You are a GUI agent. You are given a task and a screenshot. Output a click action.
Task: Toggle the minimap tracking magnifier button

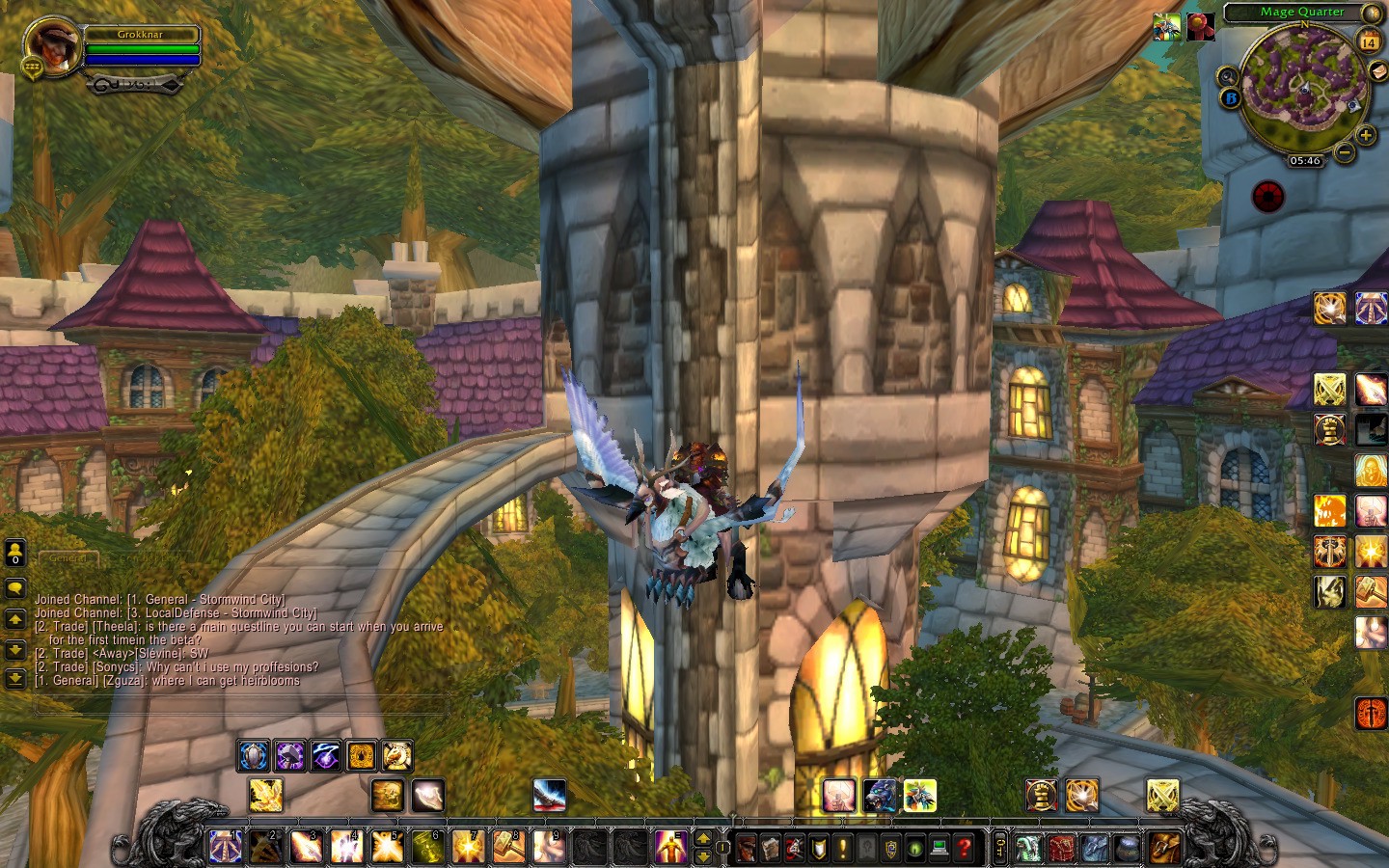(1227, 76)
